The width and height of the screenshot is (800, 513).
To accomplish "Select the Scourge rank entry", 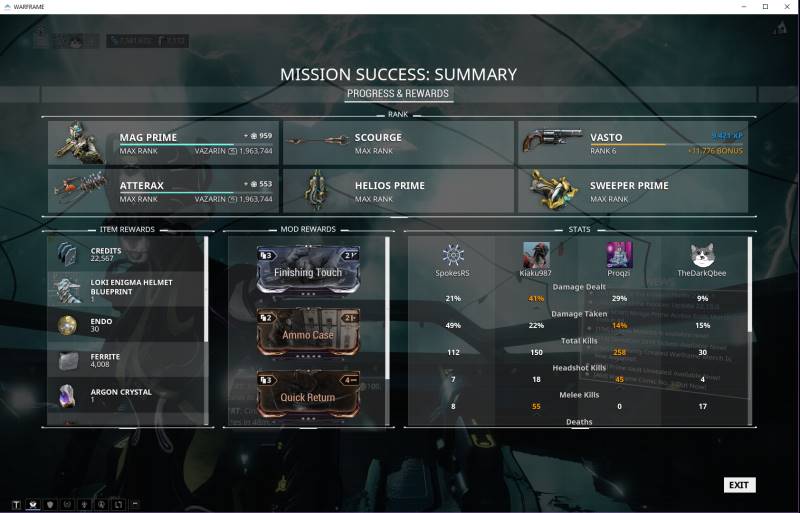I will tap(398, 143).
